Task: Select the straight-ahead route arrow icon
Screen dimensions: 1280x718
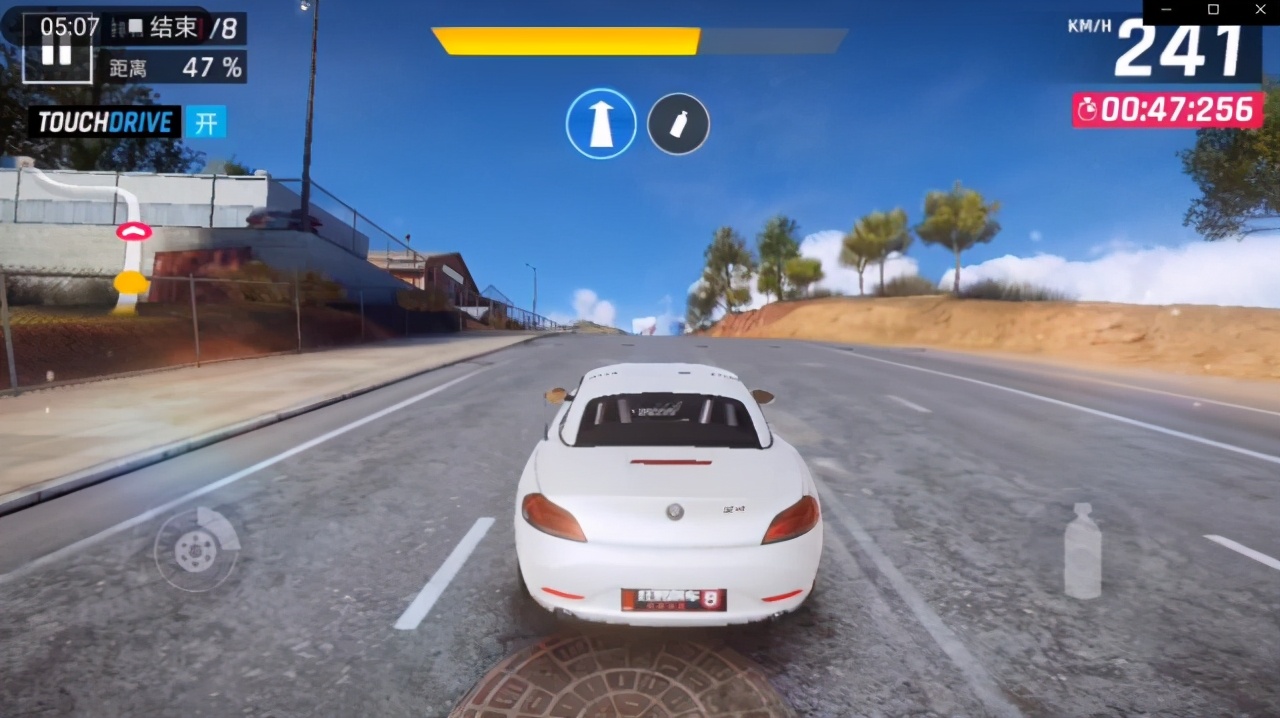Action: point(601,124)
